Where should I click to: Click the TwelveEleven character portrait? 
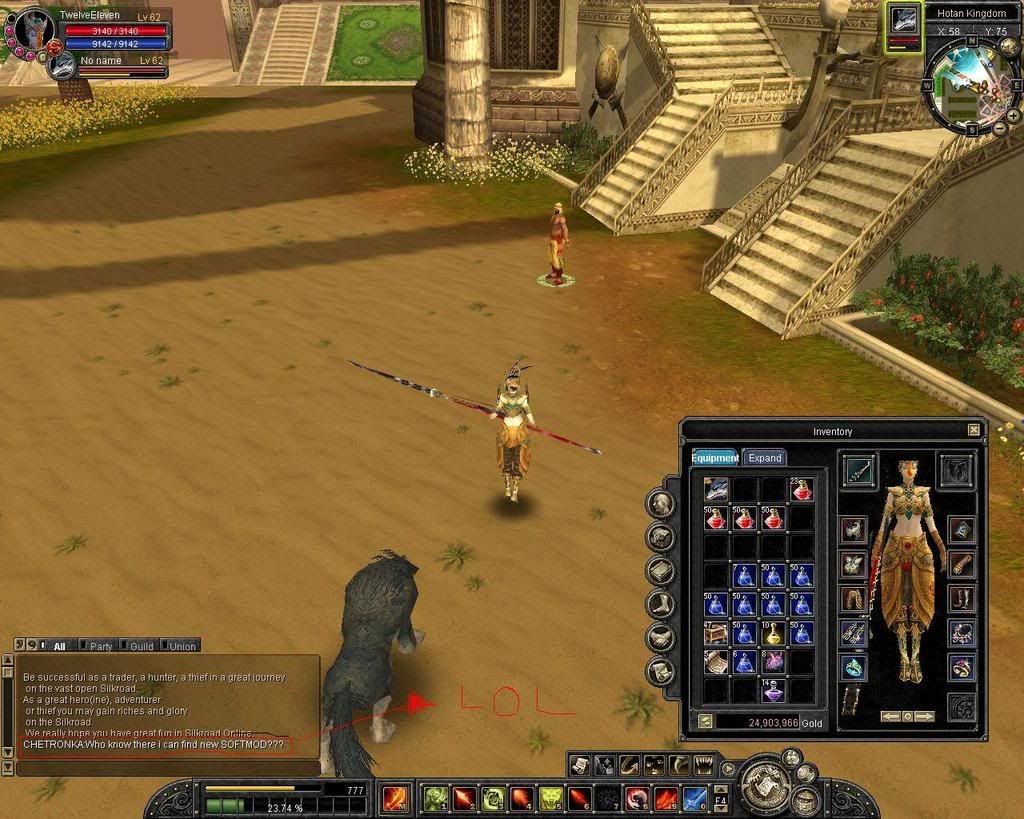34,30
